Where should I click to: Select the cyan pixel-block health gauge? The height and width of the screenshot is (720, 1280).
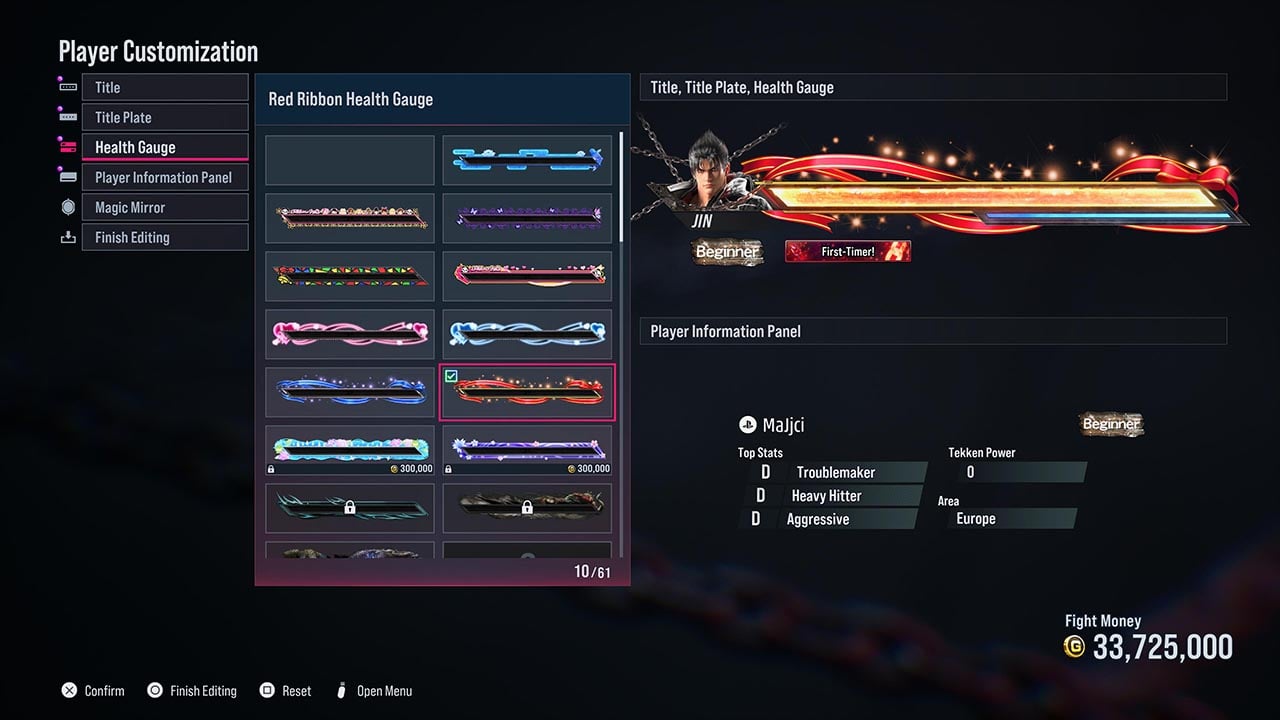pyautogui.click(x=527, y=160)
